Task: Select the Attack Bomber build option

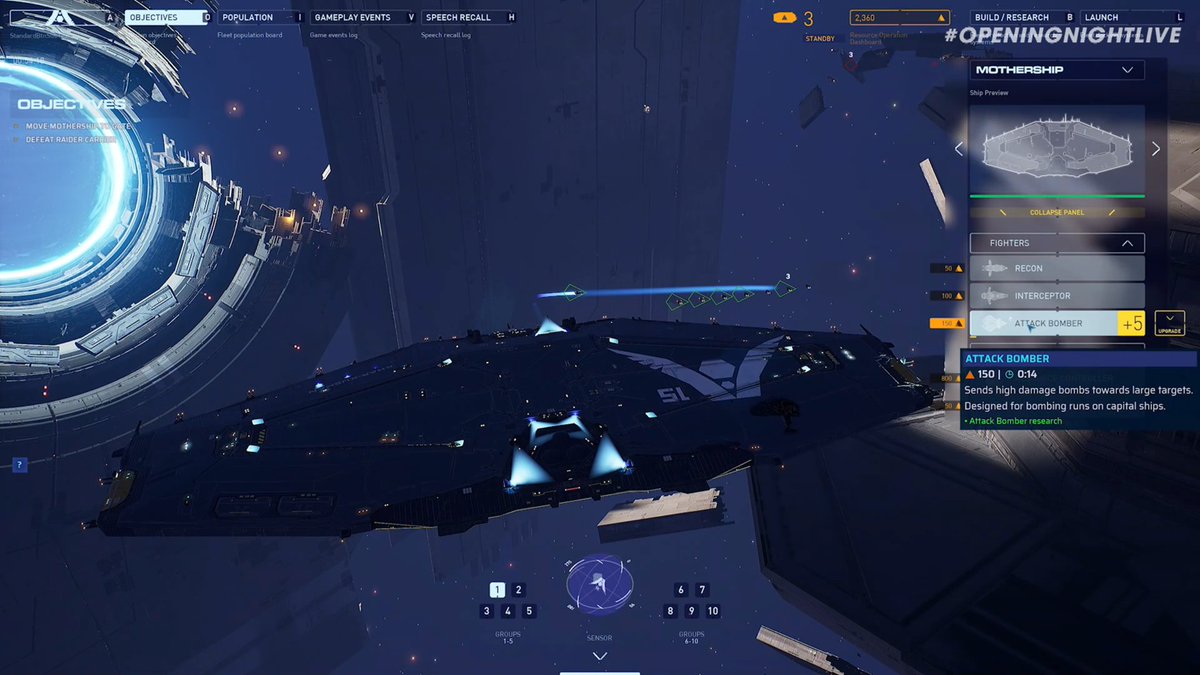Action: click(1045, 323)
